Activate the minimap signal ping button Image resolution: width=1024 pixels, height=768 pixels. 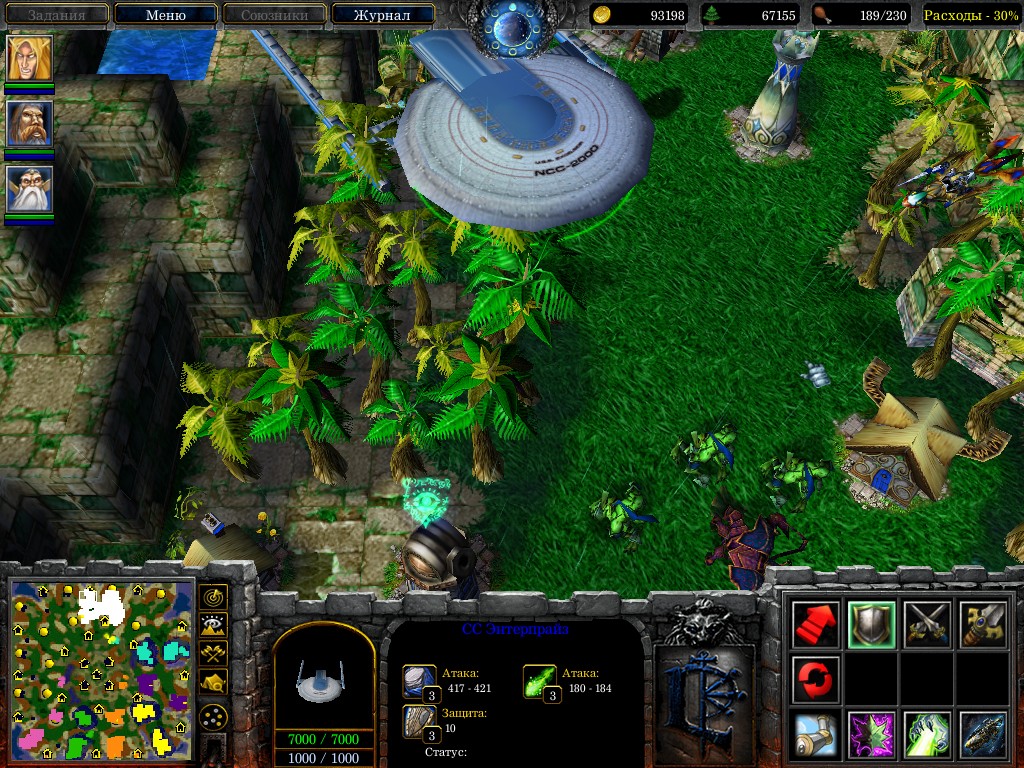click(x=213, y=597)
